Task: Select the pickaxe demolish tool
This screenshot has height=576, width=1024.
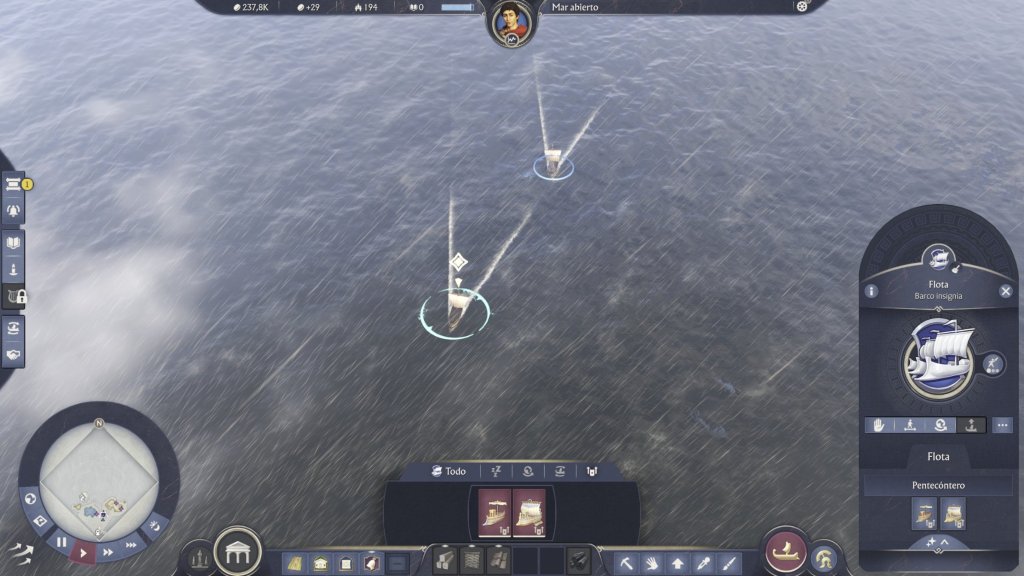Action: click(x=625, y=563)
